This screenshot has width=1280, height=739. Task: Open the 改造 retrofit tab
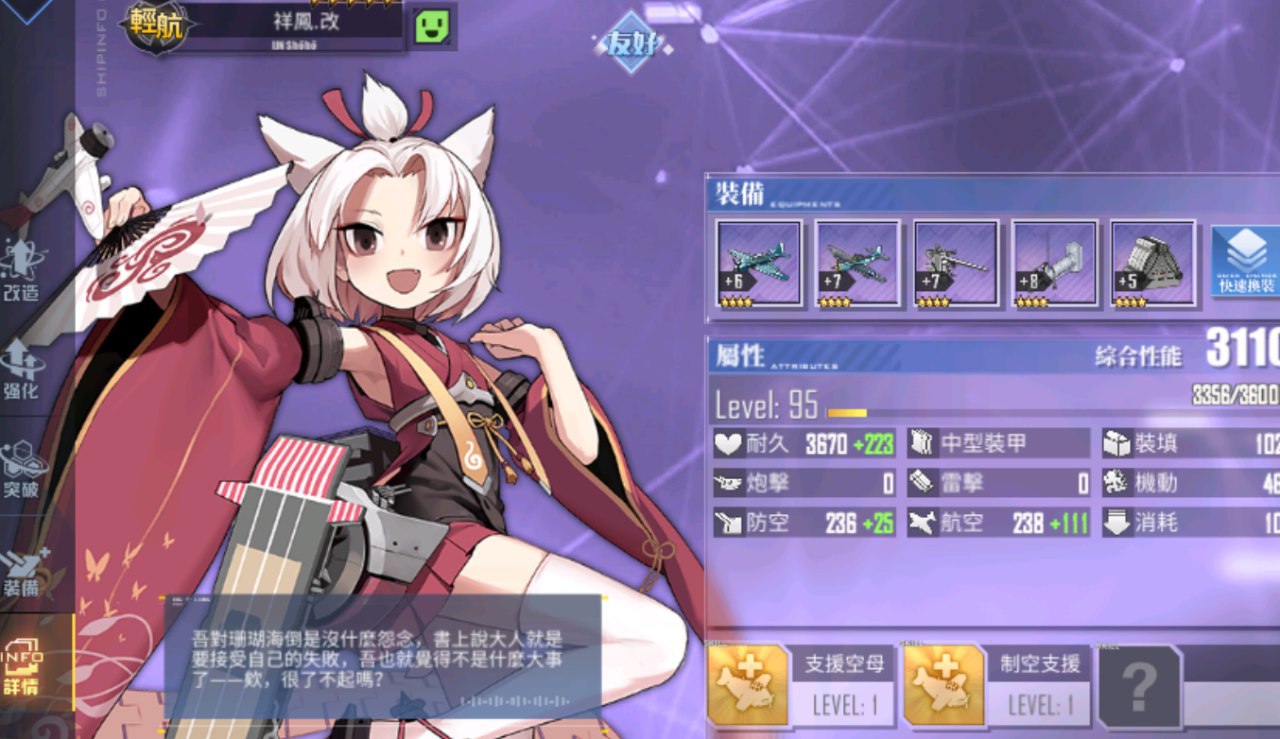click(24, 272)
